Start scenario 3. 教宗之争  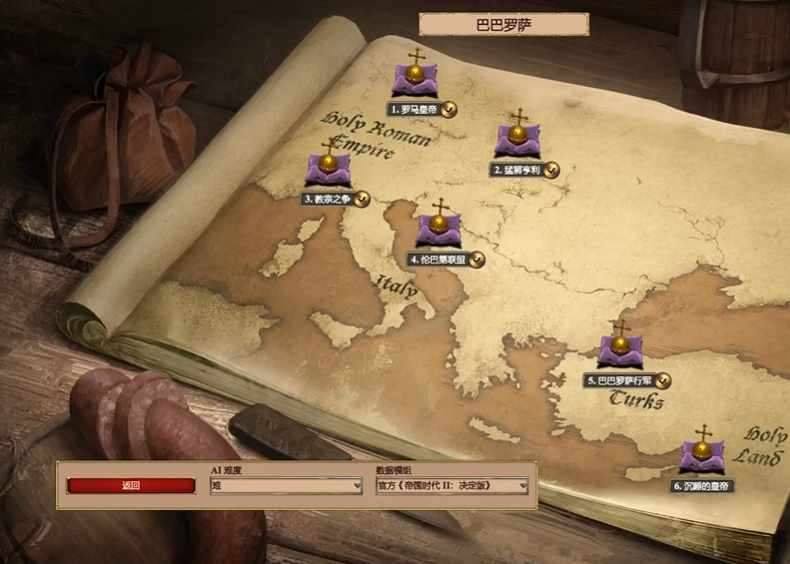(330, 170)
